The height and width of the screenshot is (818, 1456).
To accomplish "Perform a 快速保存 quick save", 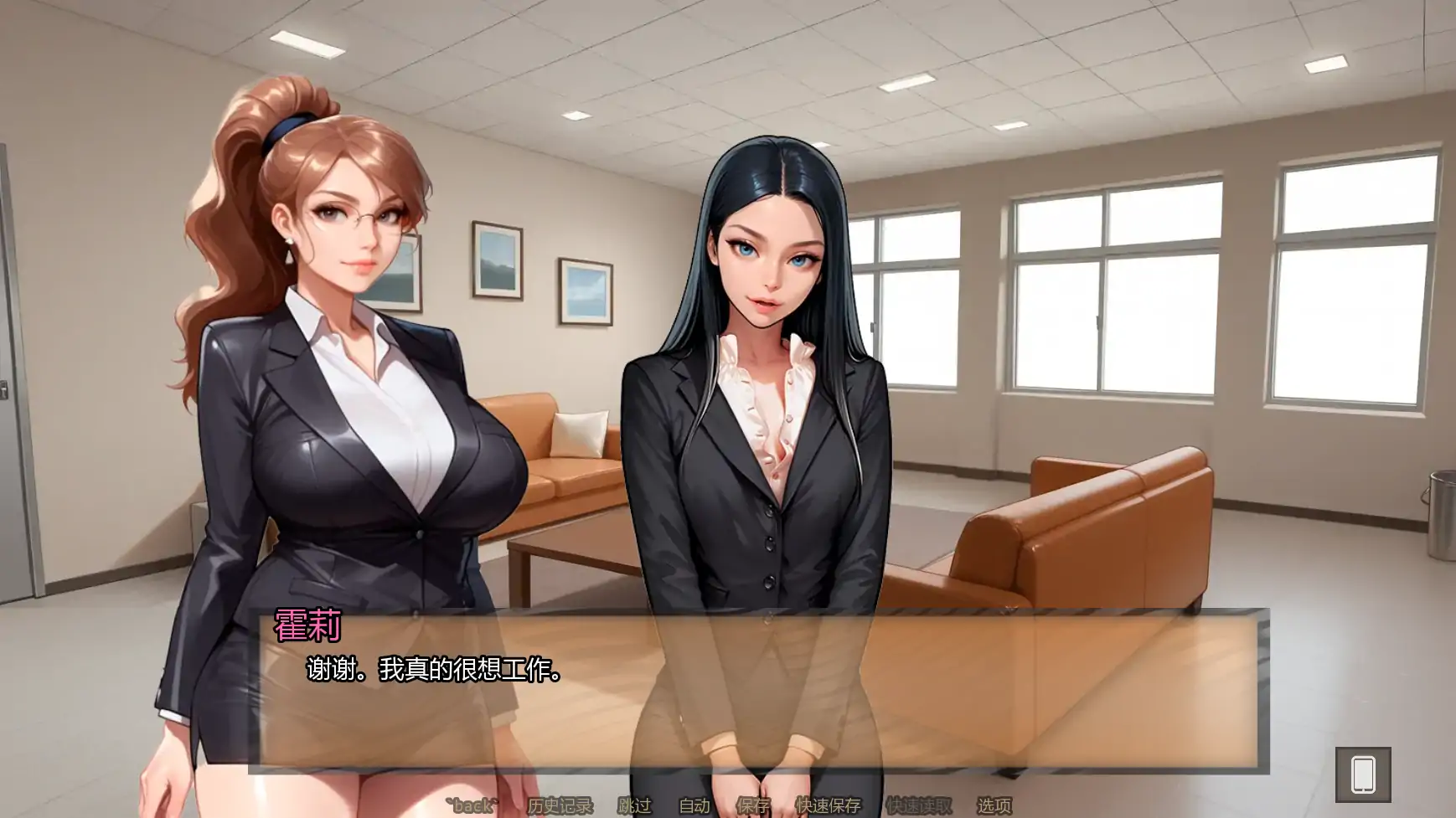I will tap(828, 805).
